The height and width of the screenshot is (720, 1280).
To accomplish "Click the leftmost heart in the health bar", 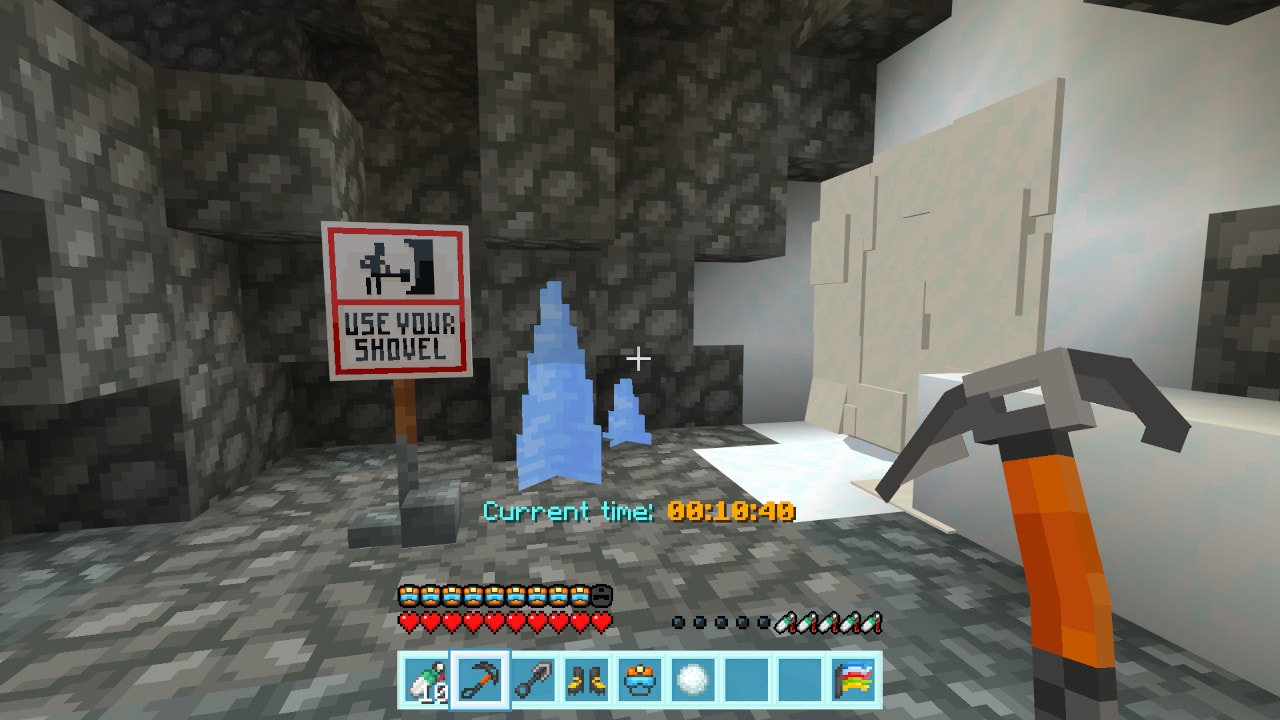I will coord(408,620).
